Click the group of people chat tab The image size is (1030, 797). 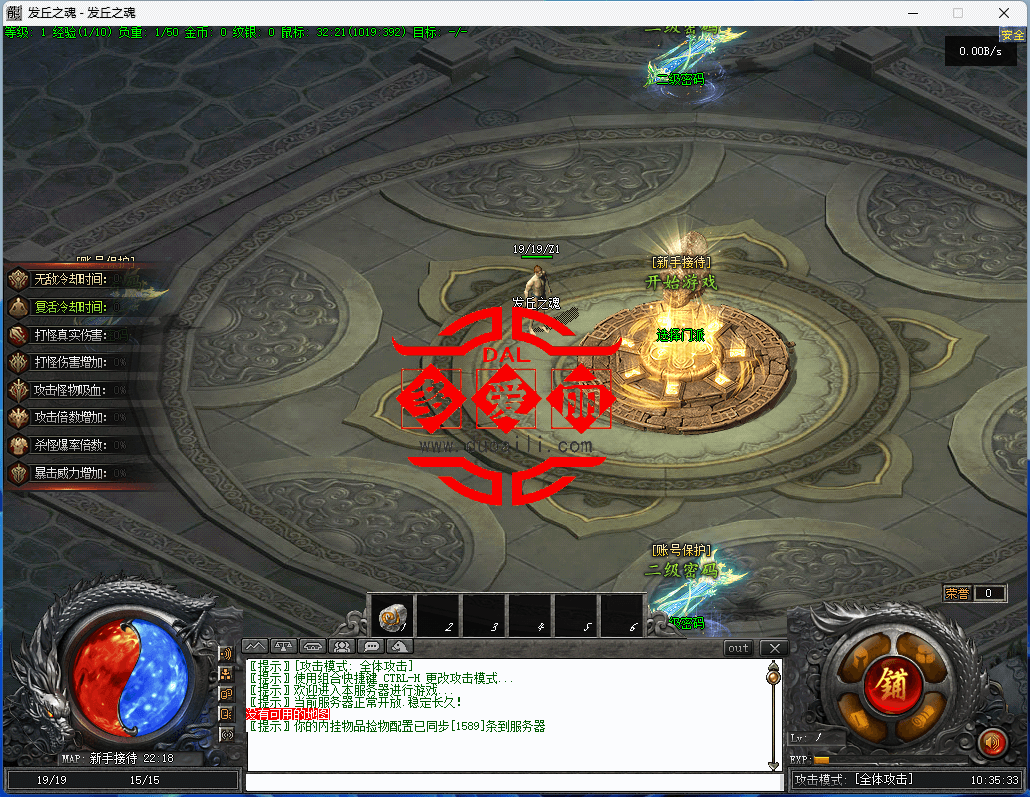pyautogui.click(x=342, y=647)
